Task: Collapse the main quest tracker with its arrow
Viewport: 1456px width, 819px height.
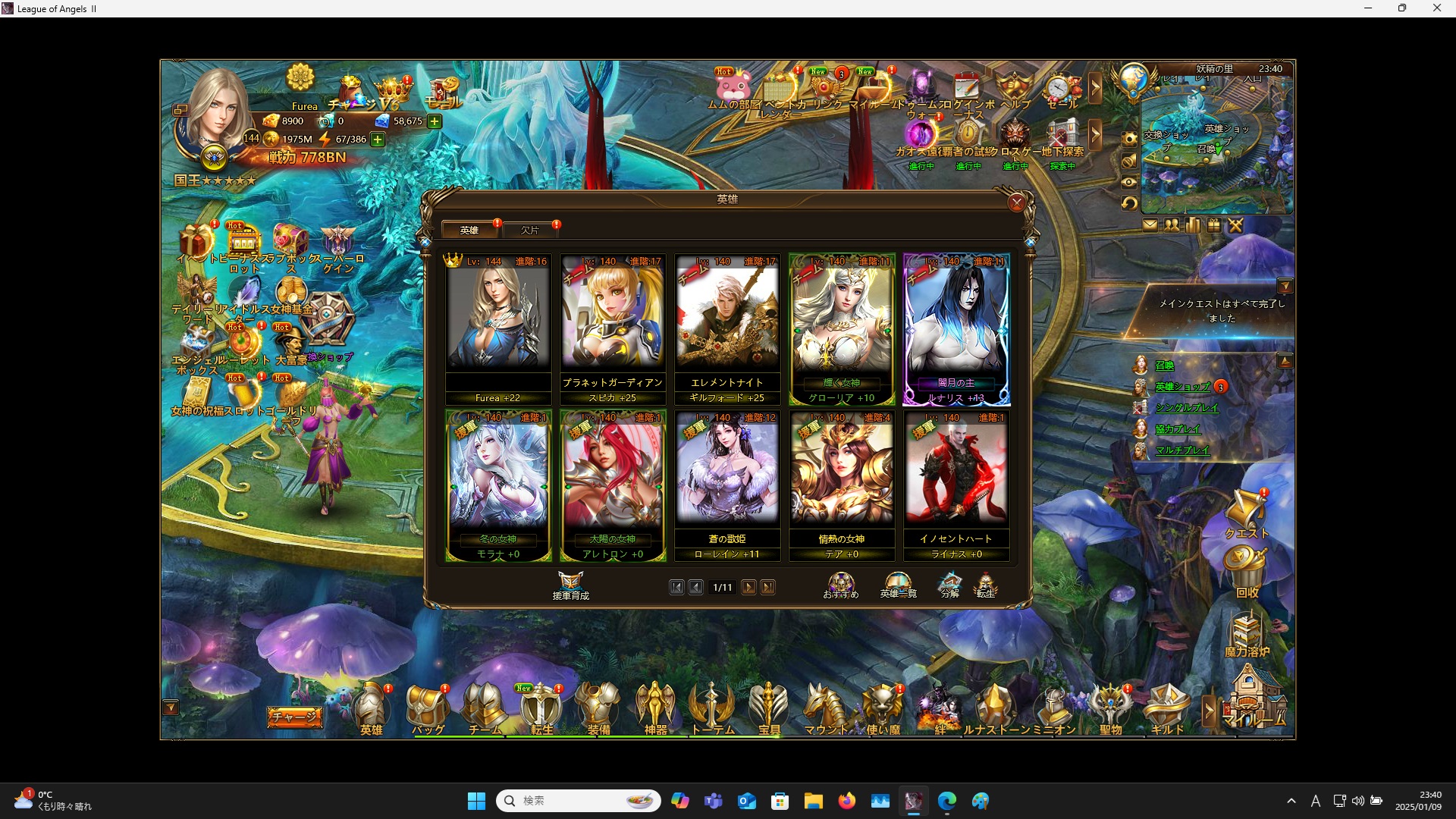Action: click(1286, 286)
